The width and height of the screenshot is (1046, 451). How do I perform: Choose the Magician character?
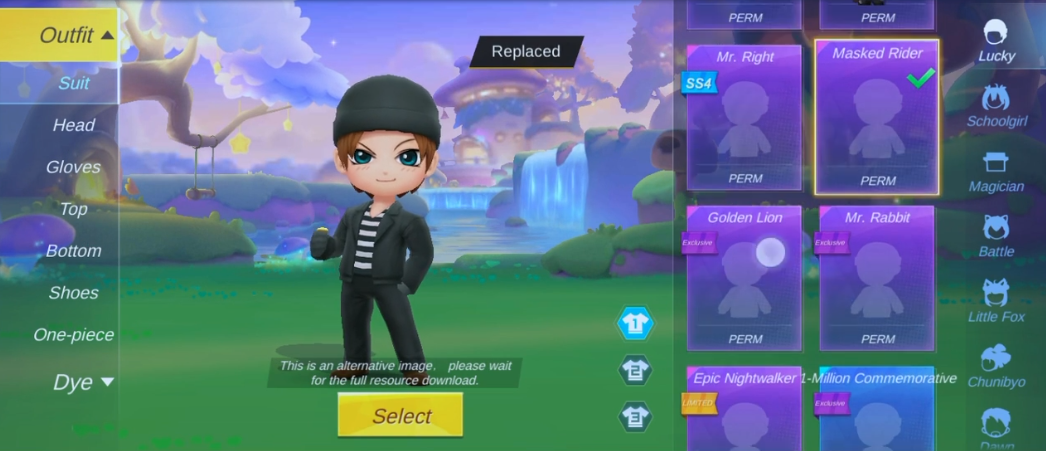(x=996, y=171)
